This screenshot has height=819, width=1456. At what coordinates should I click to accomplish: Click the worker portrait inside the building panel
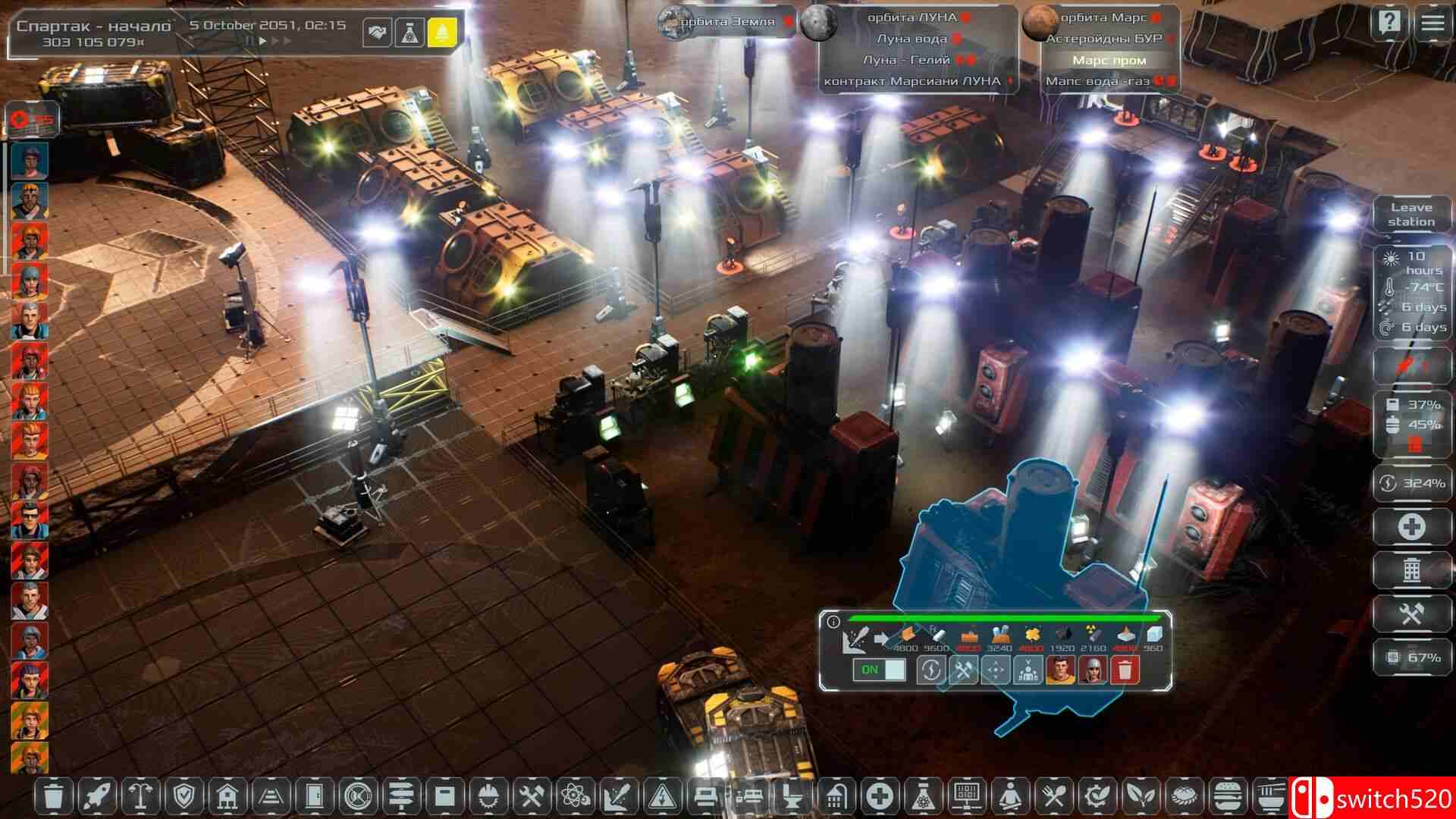pos(1060,671)
